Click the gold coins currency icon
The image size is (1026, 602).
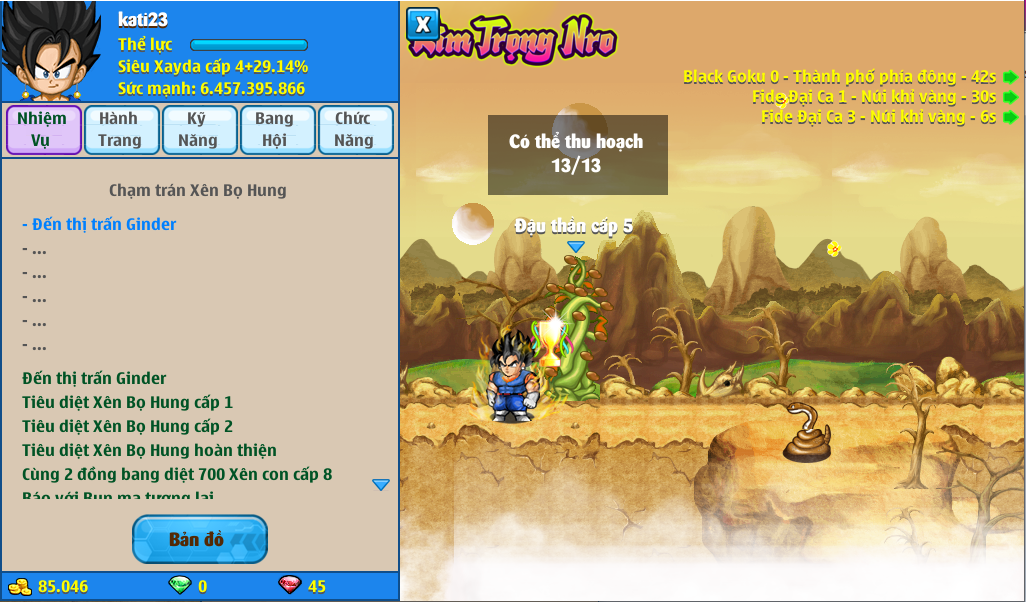click(x=20, y=586)
